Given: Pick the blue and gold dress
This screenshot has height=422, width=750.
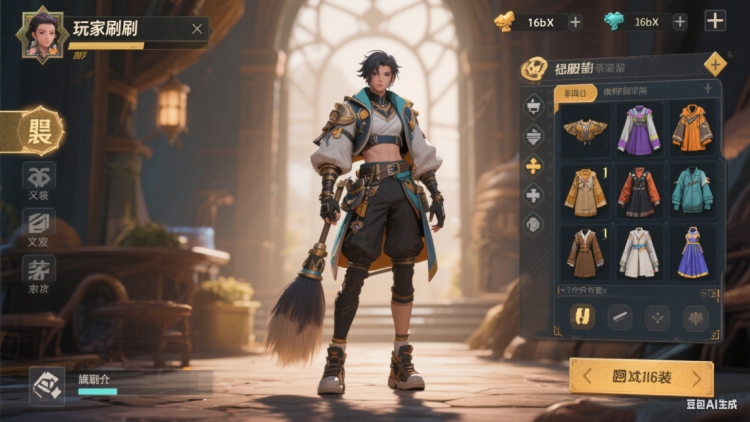Looking at the screenshot, I should pos(692,252).
